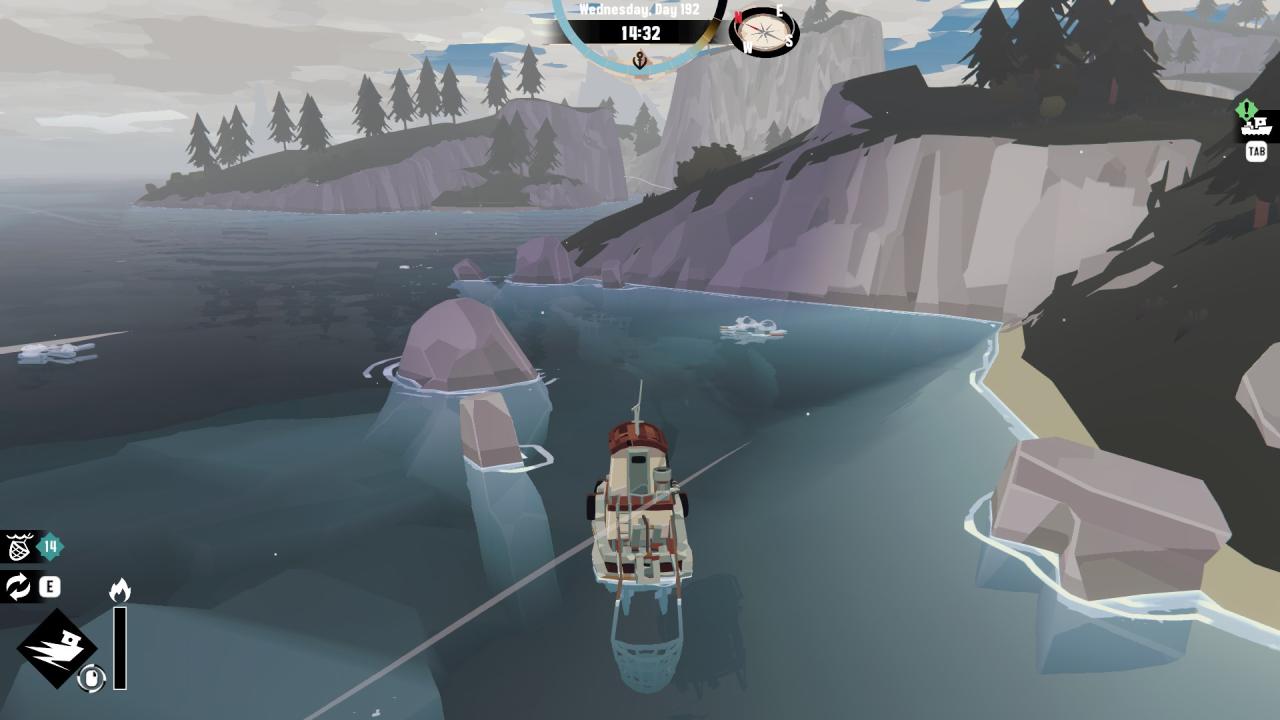The height and width of the screenshot is (720, 1280).
Task: Click the compass at the top
Action: click(x=764, y=31)
